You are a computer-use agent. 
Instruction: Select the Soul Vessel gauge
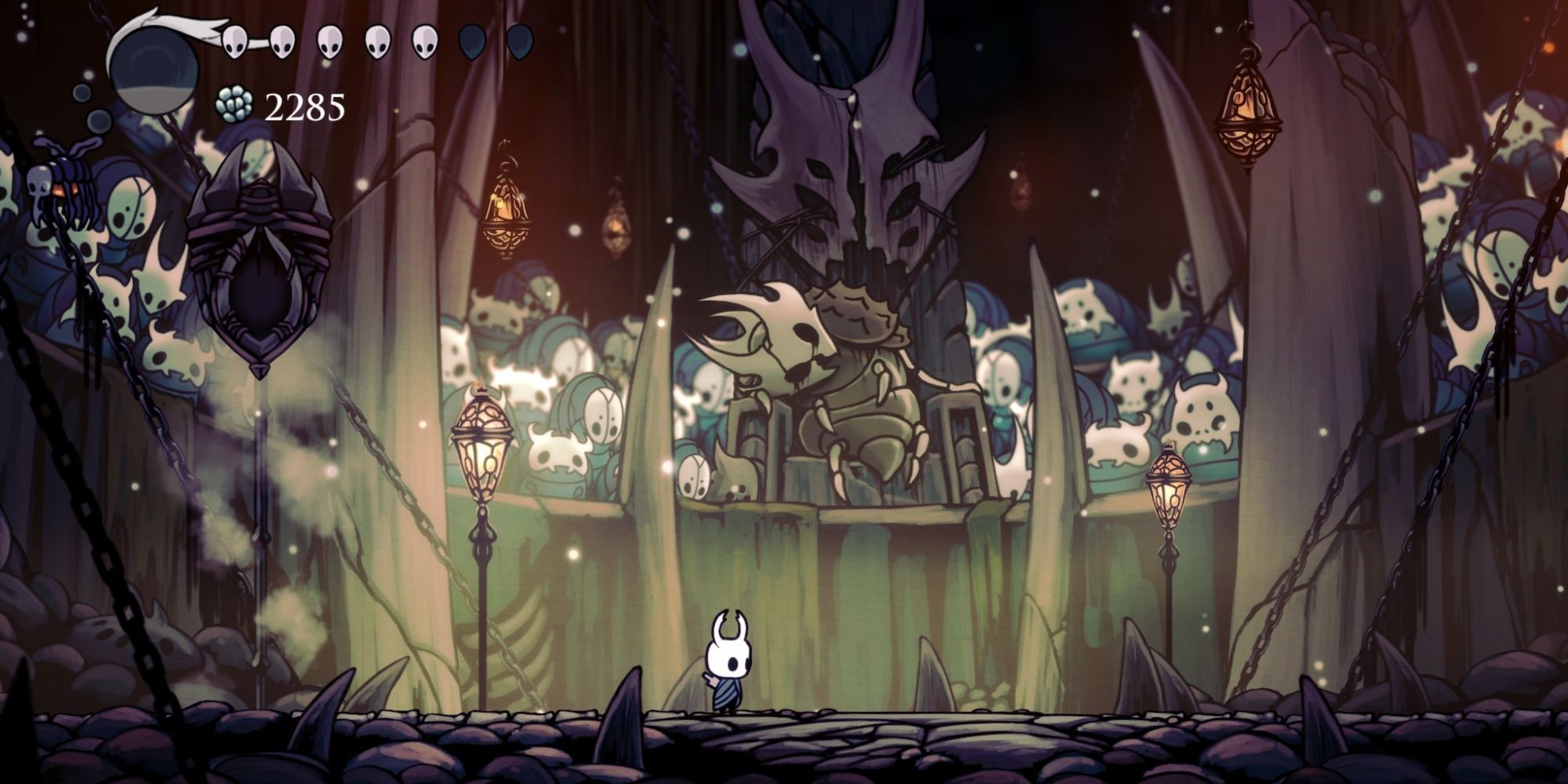pyautogui.click(x=153, y=67)
